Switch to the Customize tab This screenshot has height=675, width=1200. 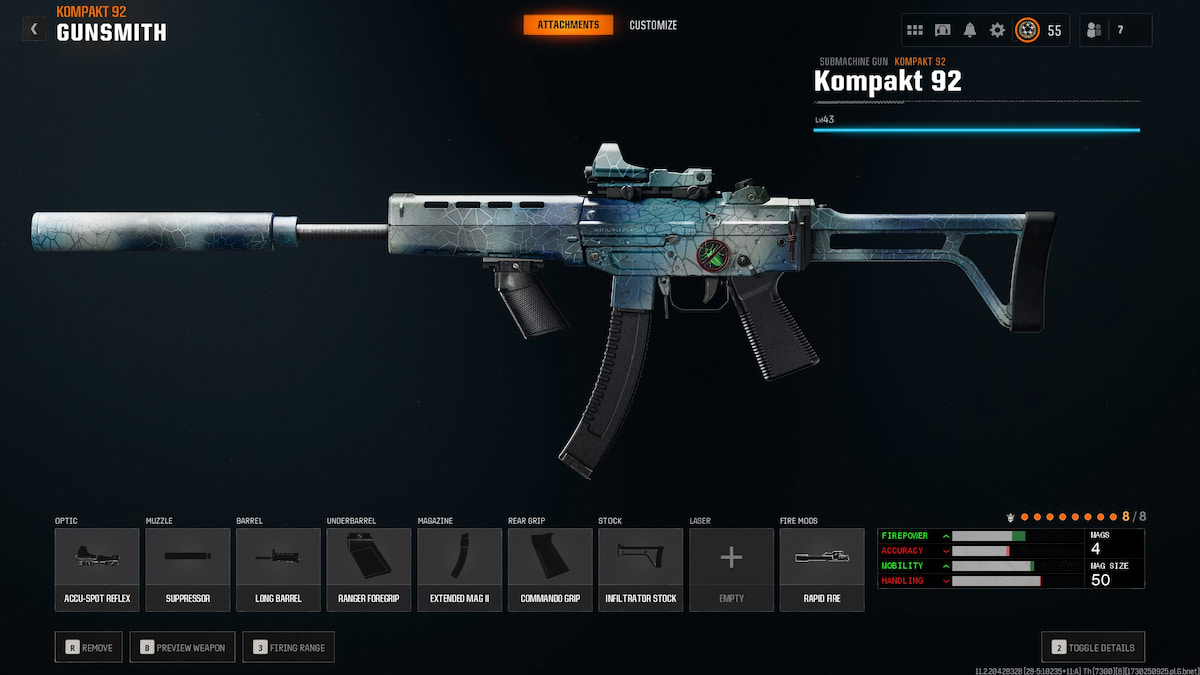tap(653, 25)
